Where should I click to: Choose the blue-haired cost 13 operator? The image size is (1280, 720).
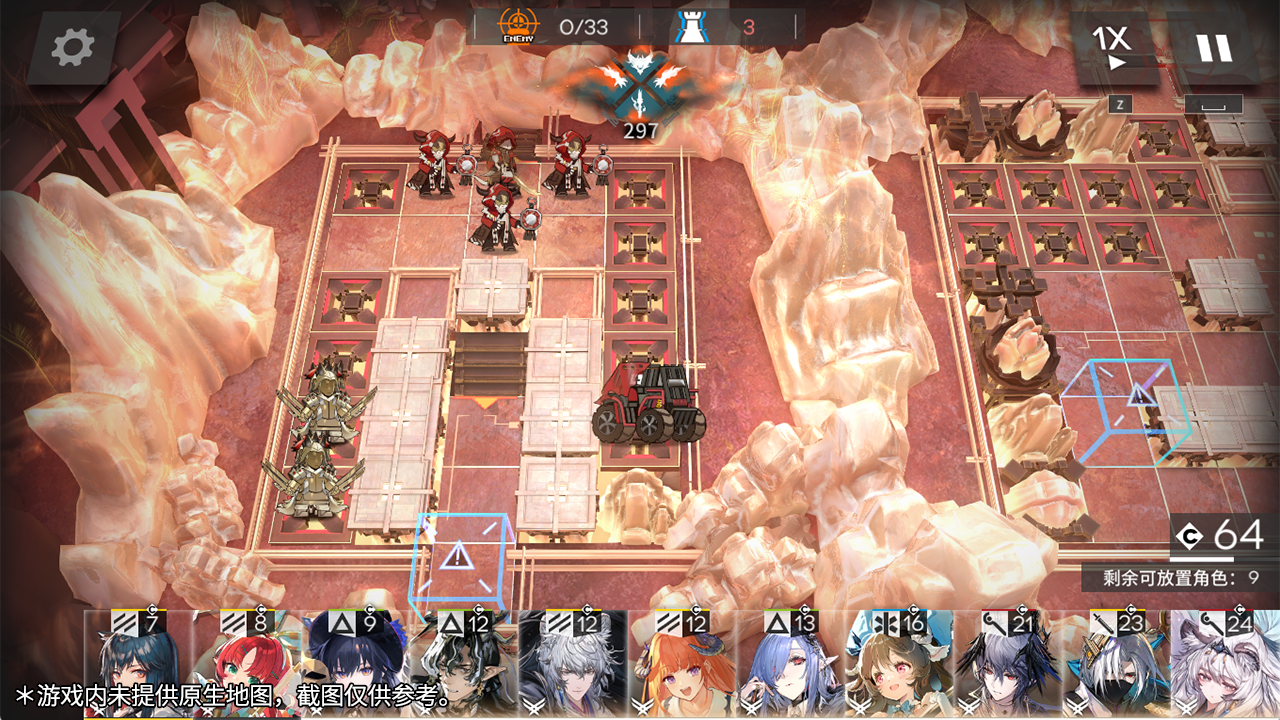792,665
